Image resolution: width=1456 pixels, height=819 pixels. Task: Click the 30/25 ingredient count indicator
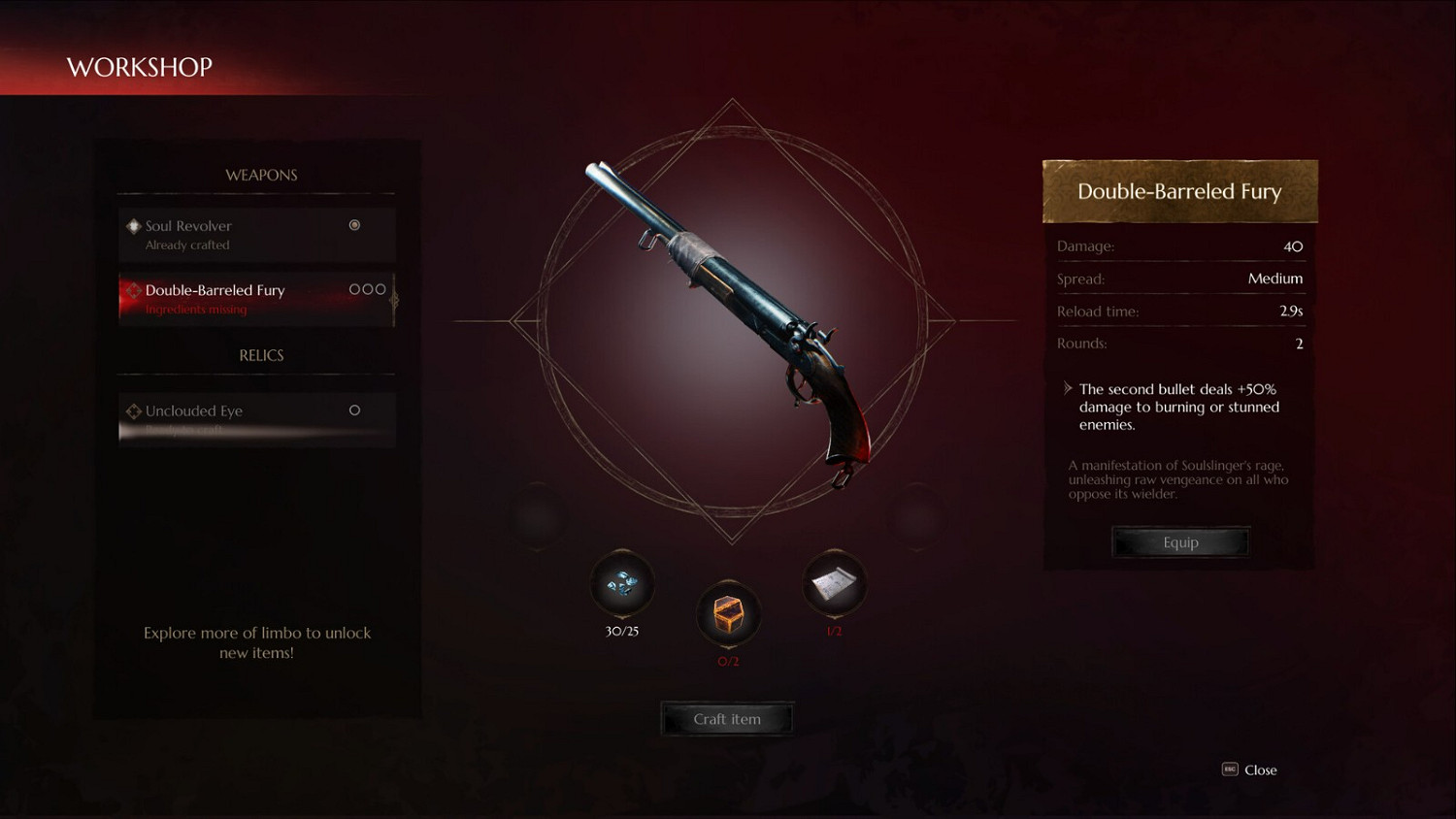tap(621, 631)
